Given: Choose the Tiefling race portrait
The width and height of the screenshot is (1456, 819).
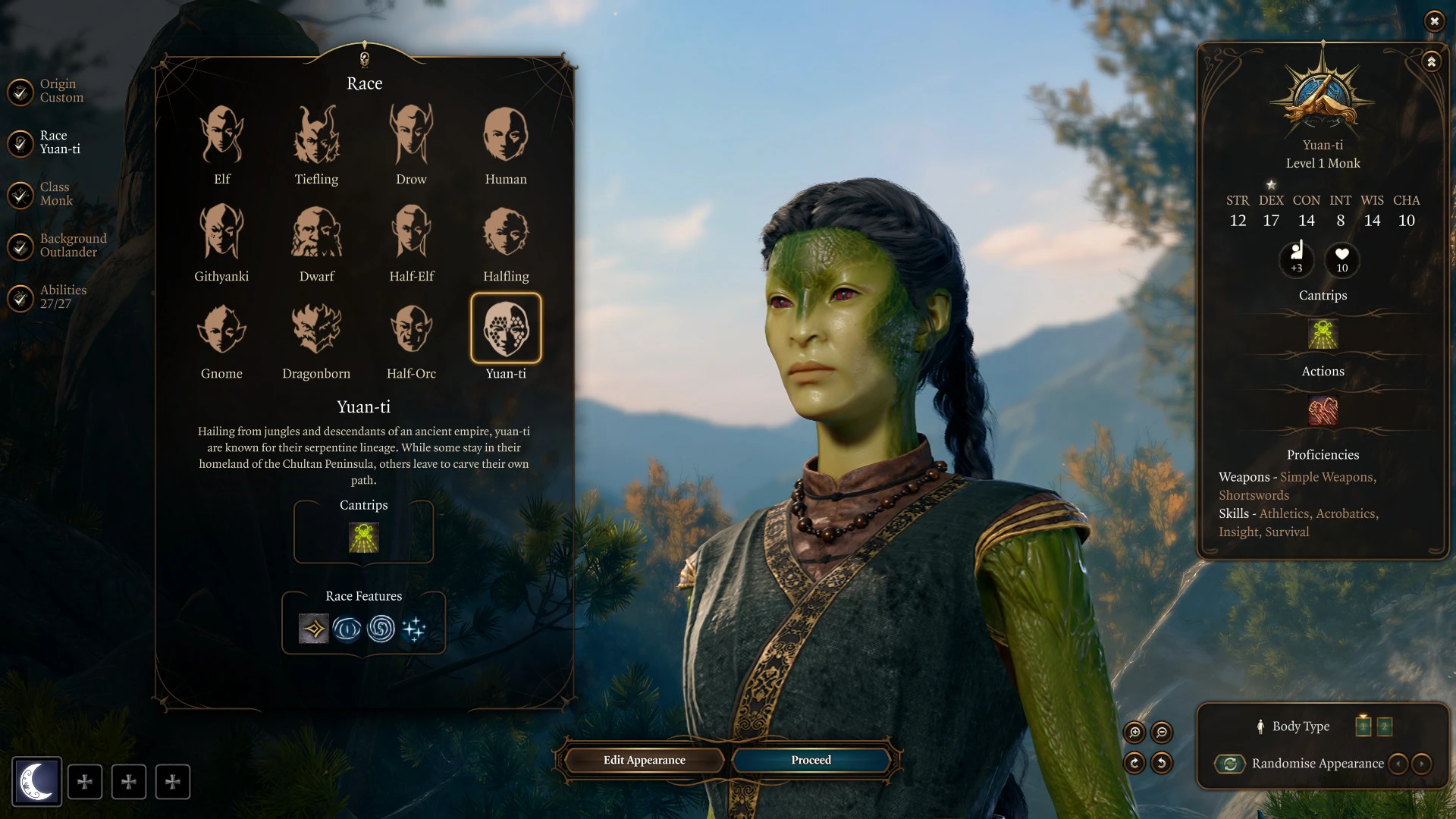Looking at the screenshot, I should point(316,136).
